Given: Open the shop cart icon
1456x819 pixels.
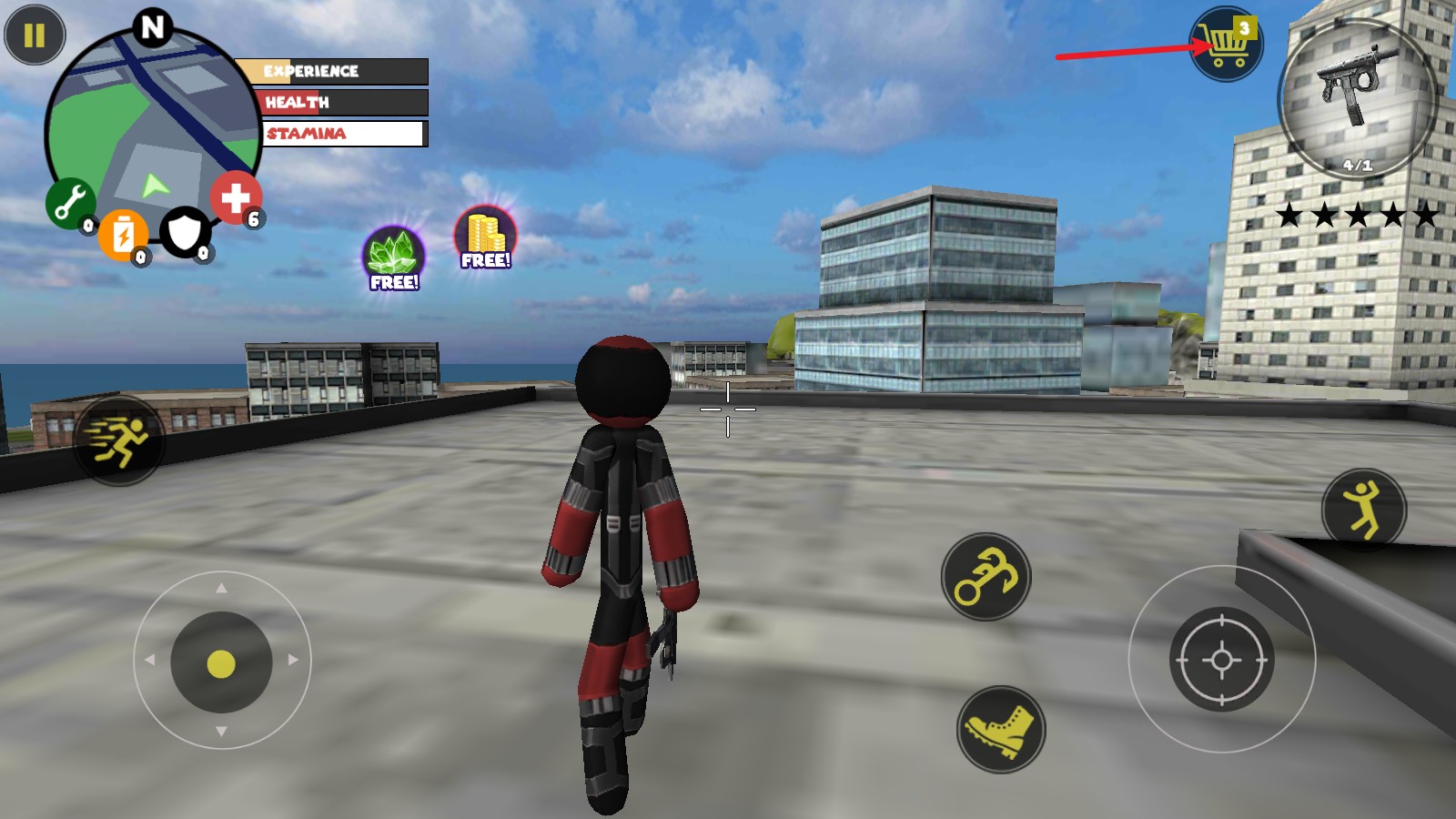Looking at the screenshot, I should pos(1226,45).
